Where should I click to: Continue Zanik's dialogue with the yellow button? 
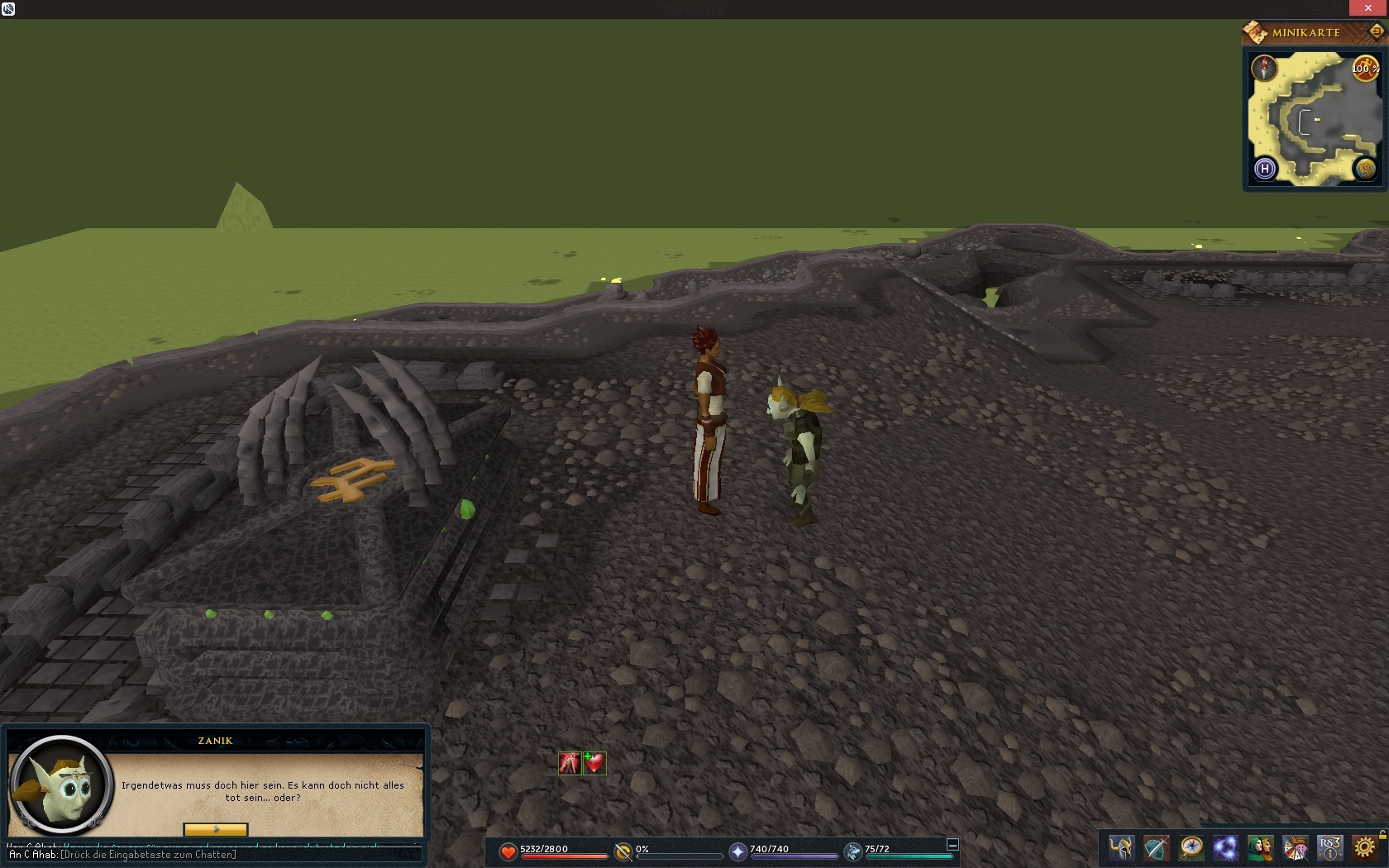(215, 829)
